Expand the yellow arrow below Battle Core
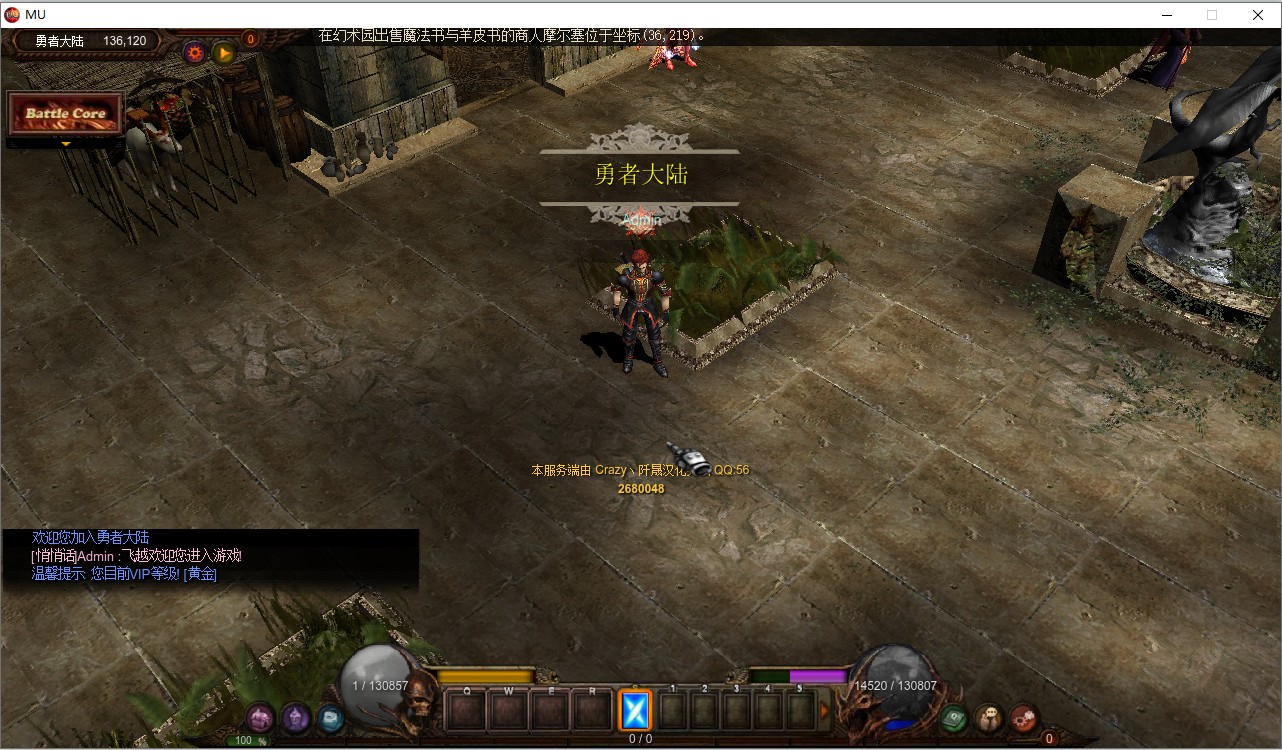 (66, 144)
